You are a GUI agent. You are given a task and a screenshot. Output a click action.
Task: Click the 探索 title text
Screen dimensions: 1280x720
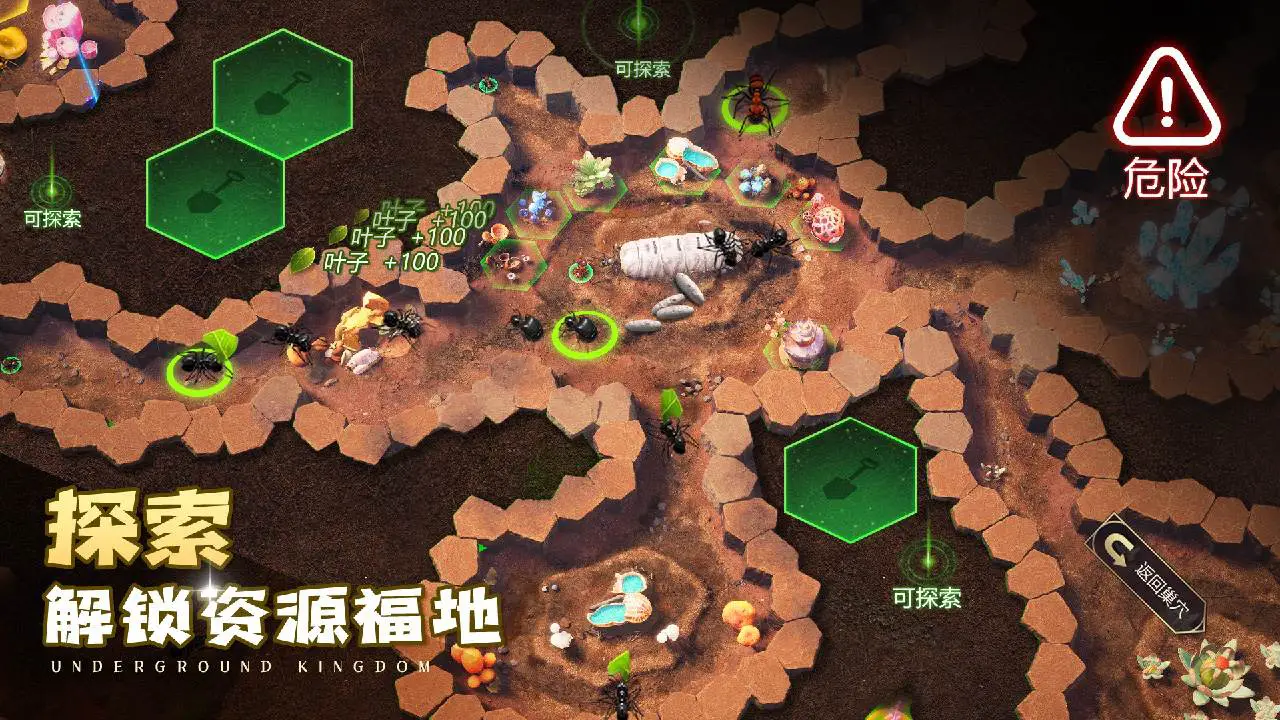pos(140,525)
